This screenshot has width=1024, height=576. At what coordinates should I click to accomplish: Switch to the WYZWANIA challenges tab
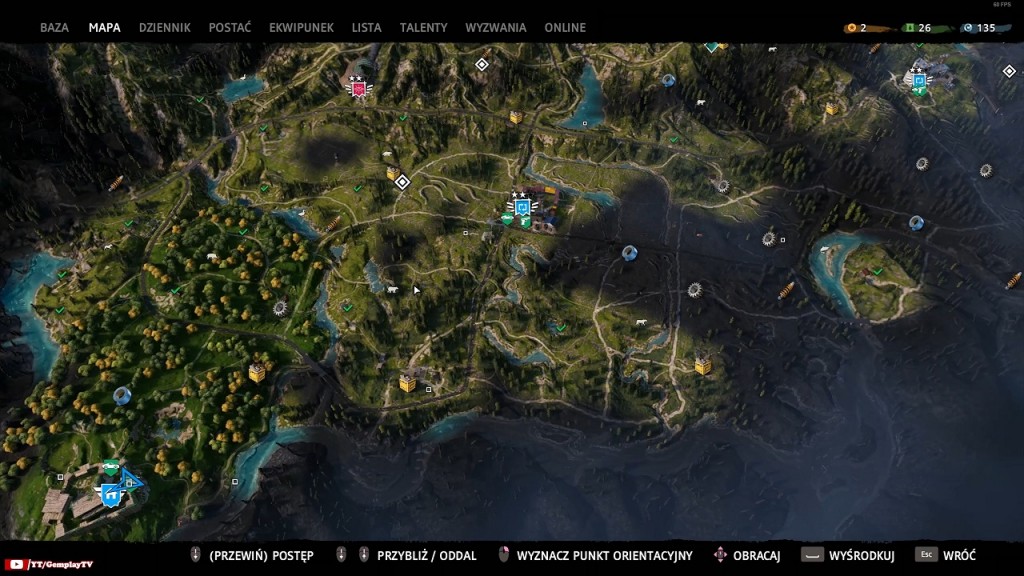(x=495, y=28)
